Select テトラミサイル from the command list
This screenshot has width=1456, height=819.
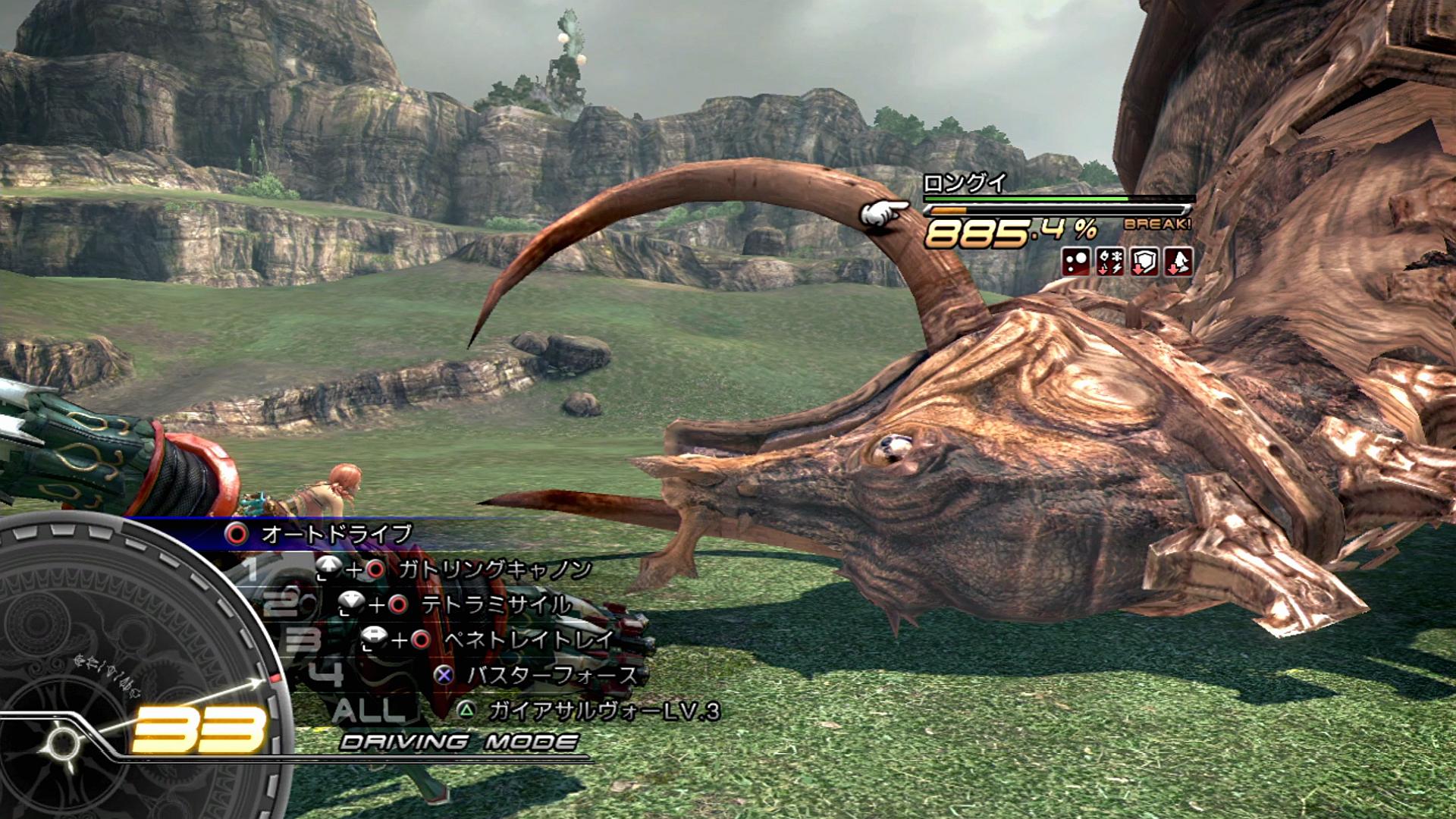pyautogui.click(x=497, y=604)
